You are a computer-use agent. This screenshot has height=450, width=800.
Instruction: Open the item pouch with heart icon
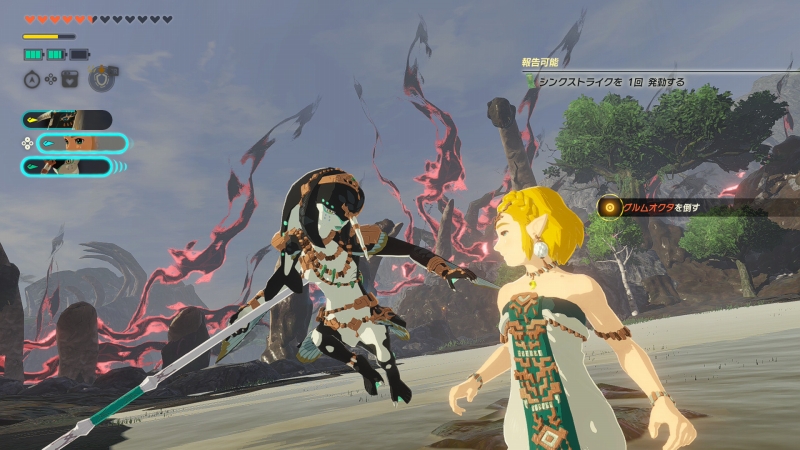point(70,78)
